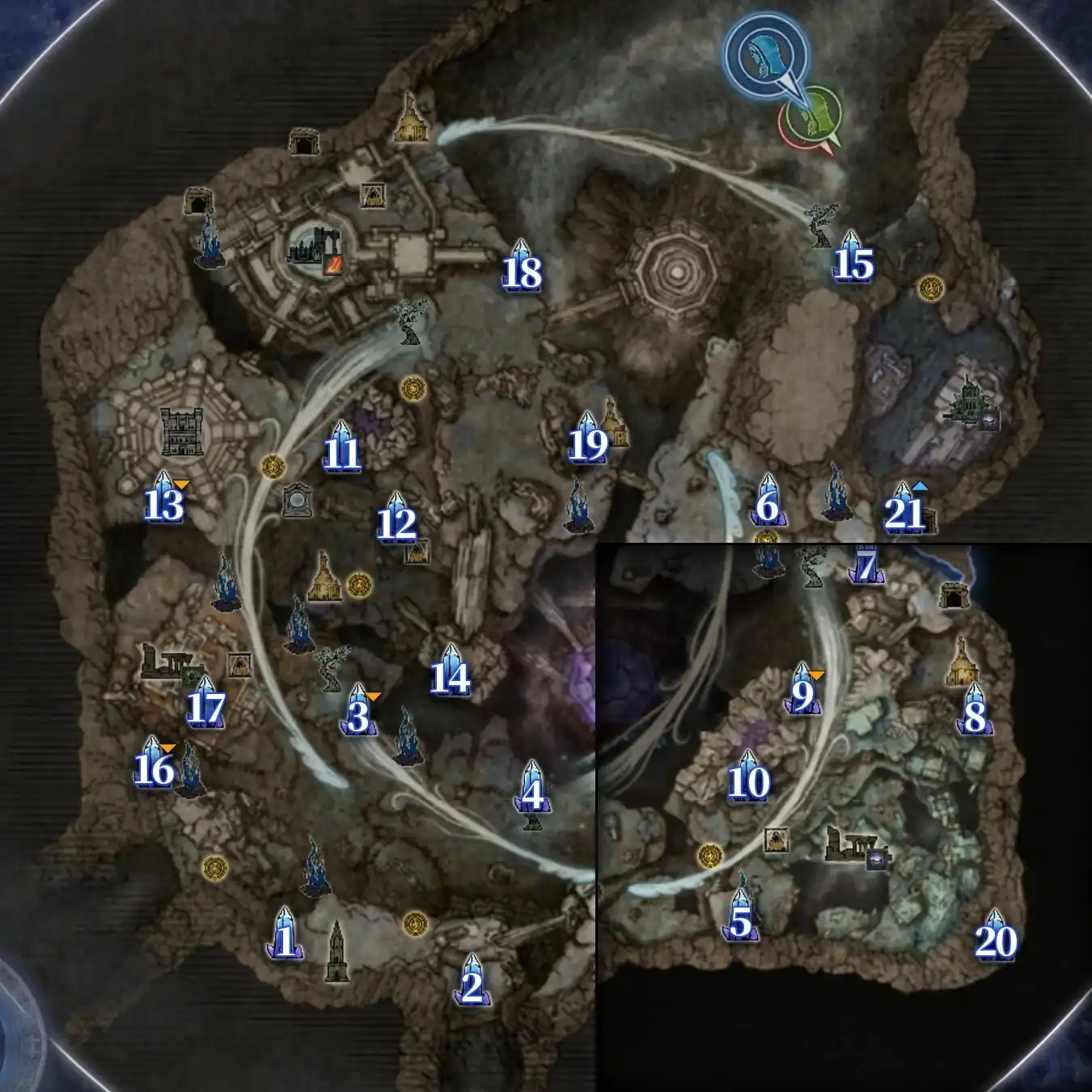Viewport: 1092px width, 1092px height.
Task: Choose map marker number 19
Action: pos(588,441)
